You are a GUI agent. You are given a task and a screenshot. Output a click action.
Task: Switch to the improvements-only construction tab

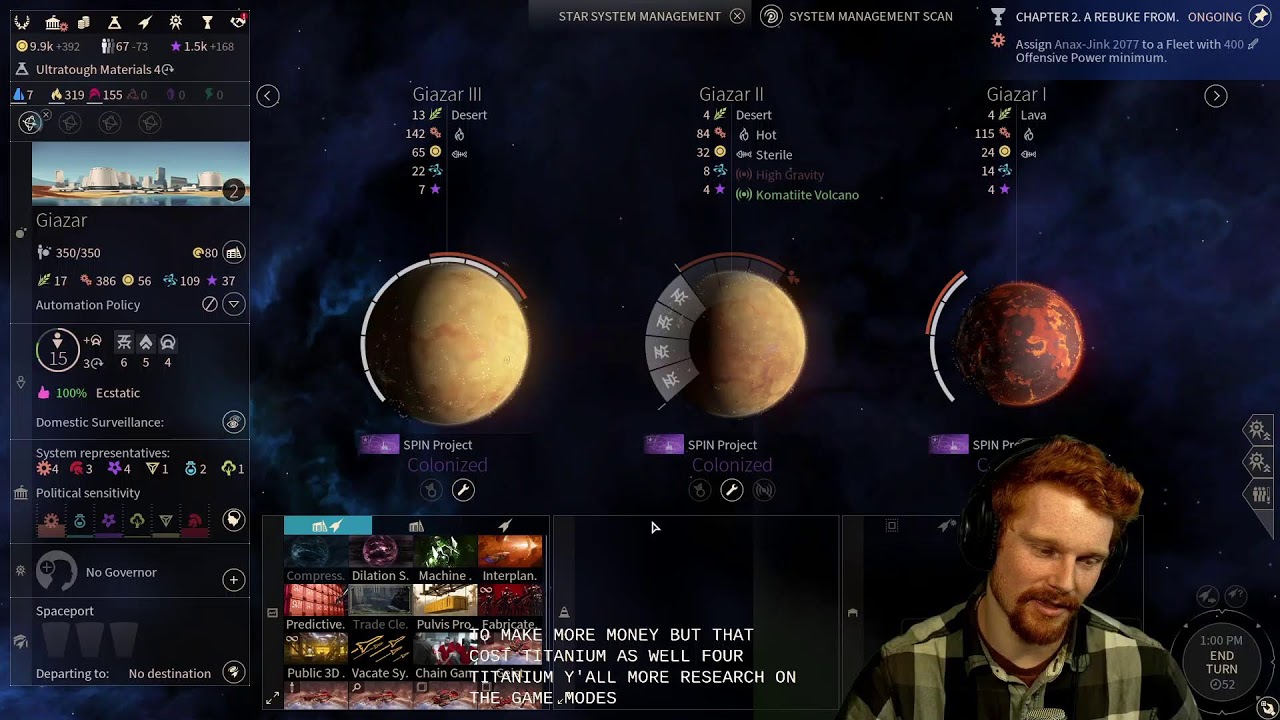[416, 526]
